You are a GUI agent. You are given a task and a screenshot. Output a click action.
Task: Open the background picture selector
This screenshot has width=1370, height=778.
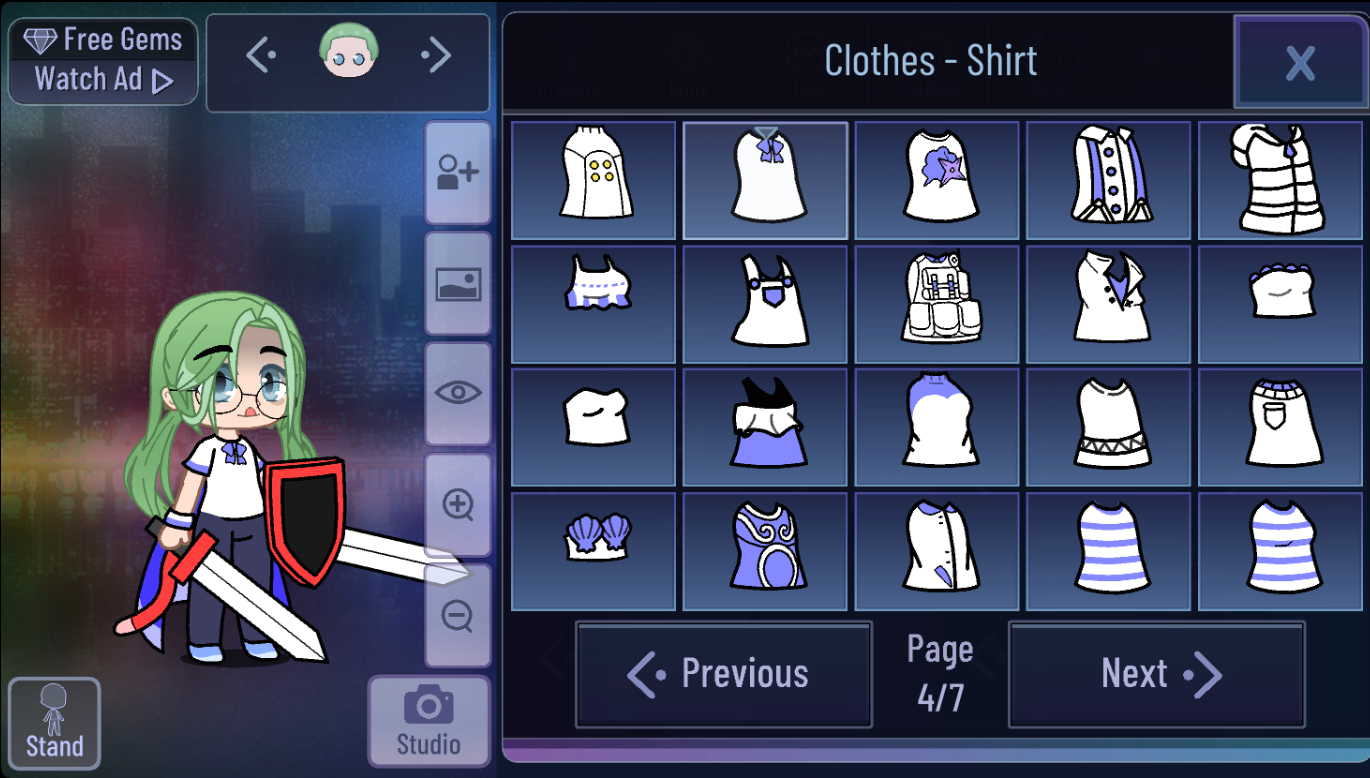point(458,284)
